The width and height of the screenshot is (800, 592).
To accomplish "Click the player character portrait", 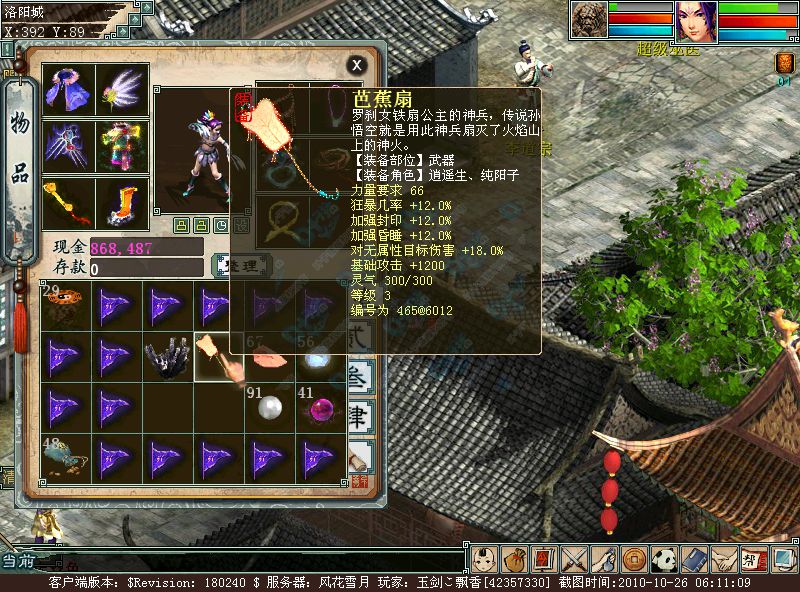I will pos(696,21).
